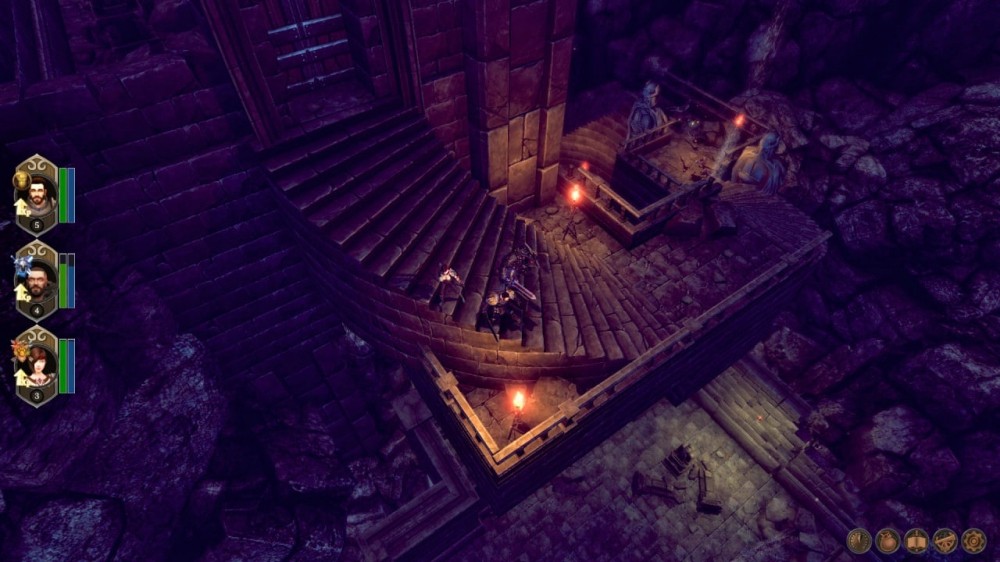This screenshot has width=1000, height=562.
Task: Select the level 4 hero portrait
Action: (36, 279)
